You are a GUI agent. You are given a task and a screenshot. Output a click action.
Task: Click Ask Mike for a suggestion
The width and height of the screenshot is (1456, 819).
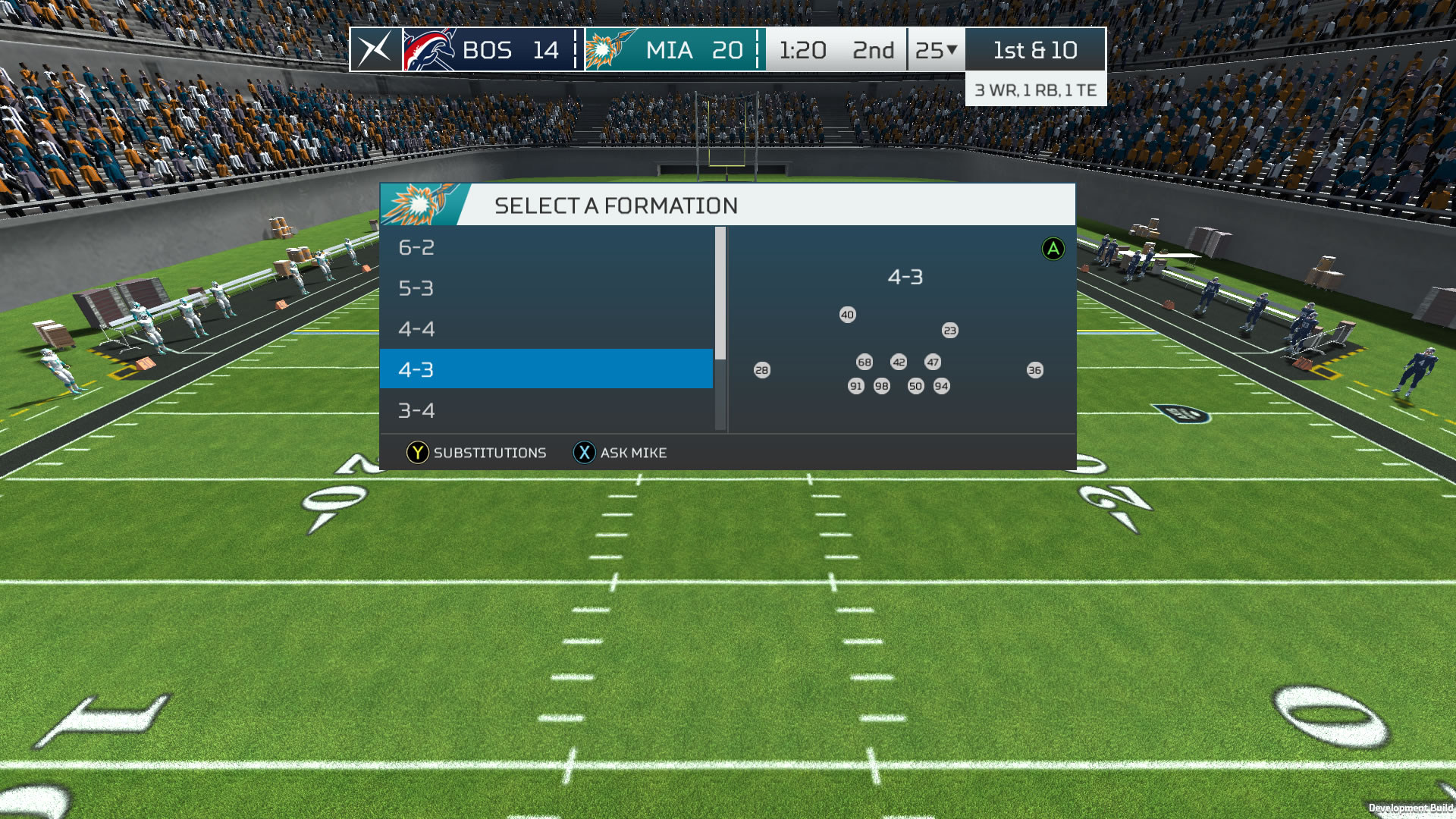click(620, 453)
